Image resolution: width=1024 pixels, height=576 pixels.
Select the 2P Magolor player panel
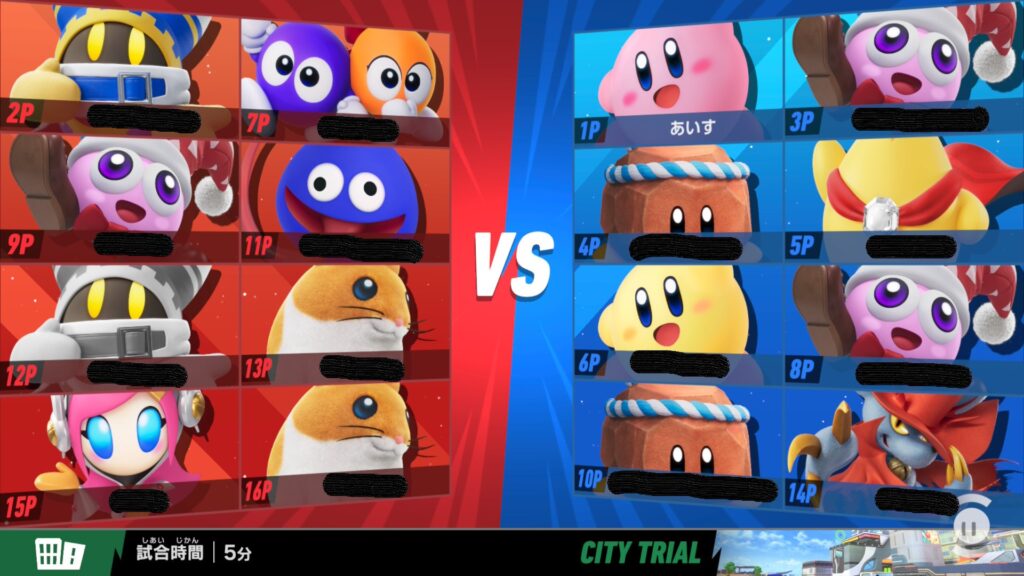(120, 65)
